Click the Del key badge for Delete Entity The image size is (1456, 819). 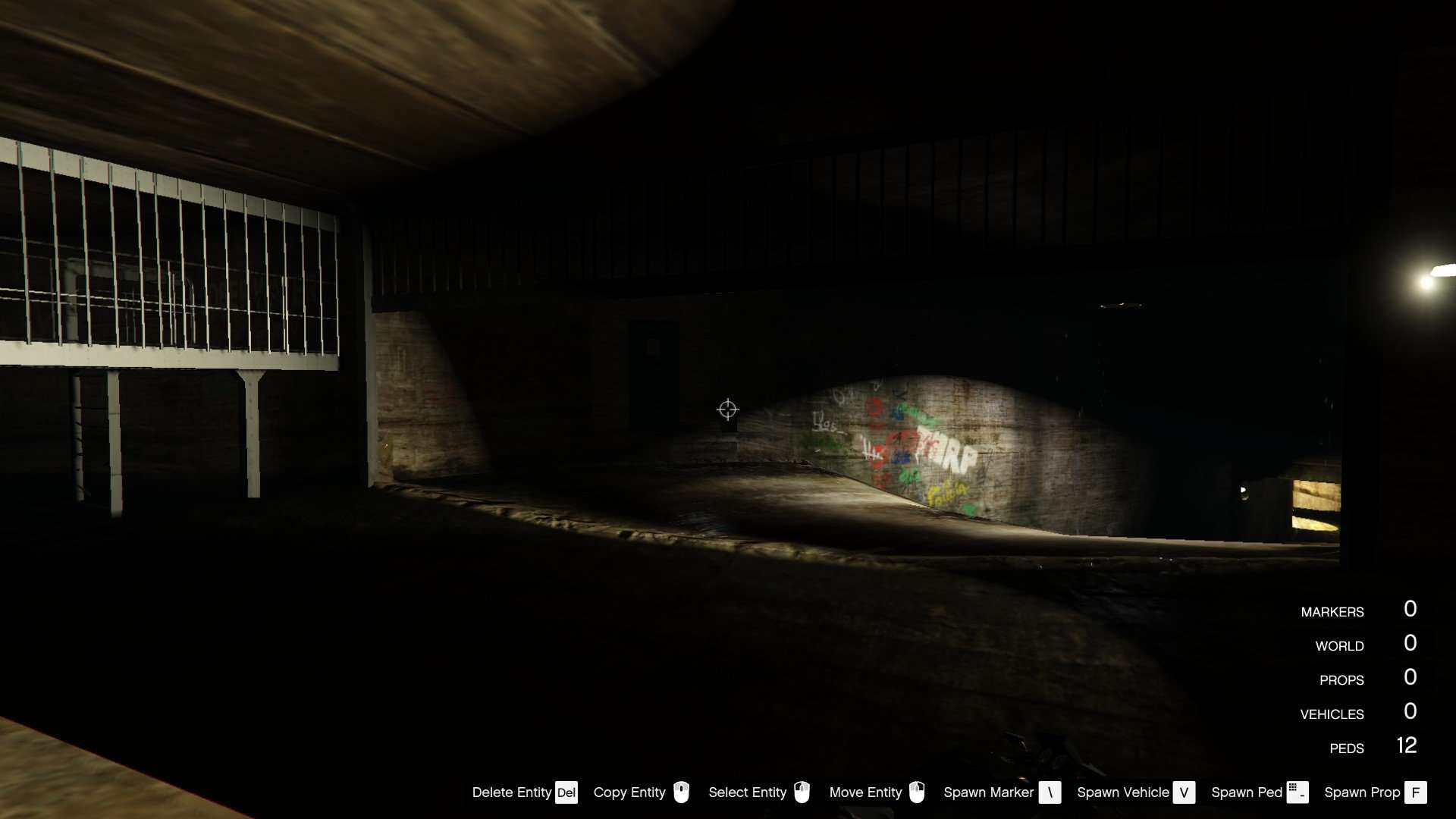(x=566, y=792)
